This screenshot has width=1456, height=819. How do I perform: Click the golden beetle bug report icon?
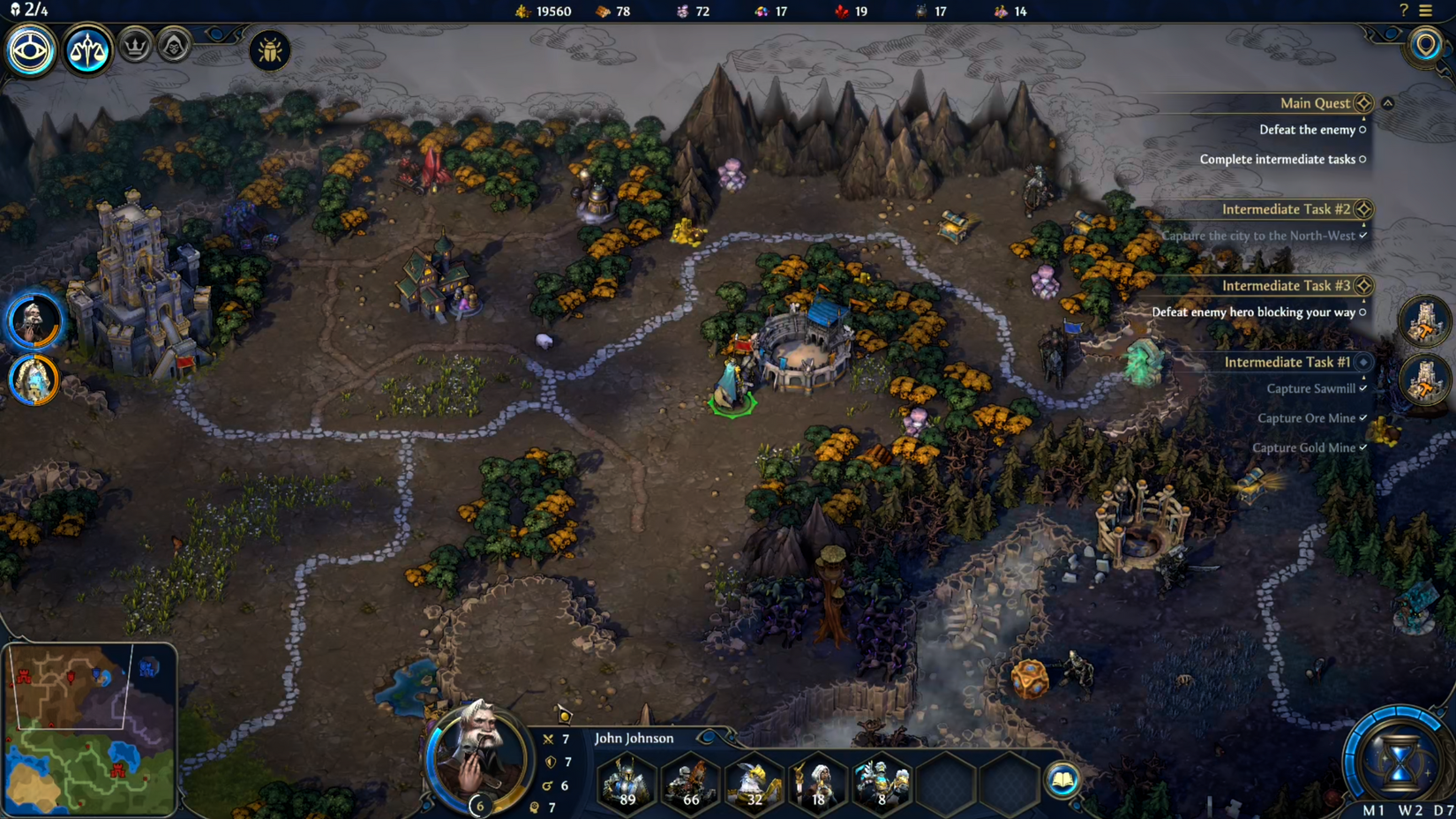(x=269, y=51)
